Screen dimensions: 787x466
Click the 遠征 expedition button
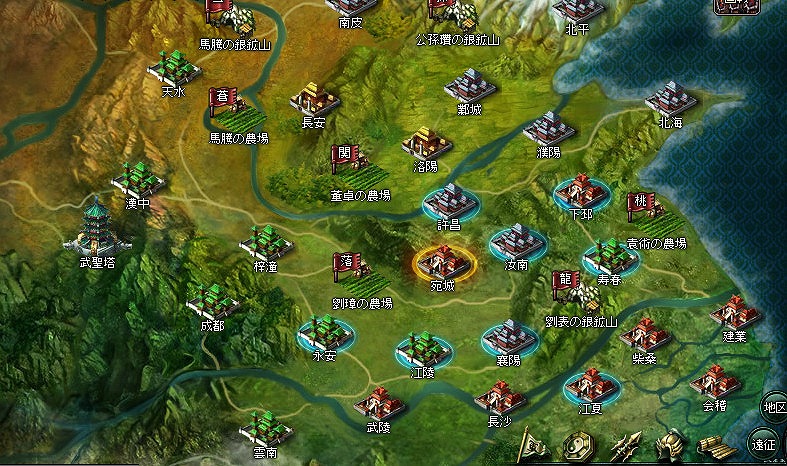click(x=764, y=443)
